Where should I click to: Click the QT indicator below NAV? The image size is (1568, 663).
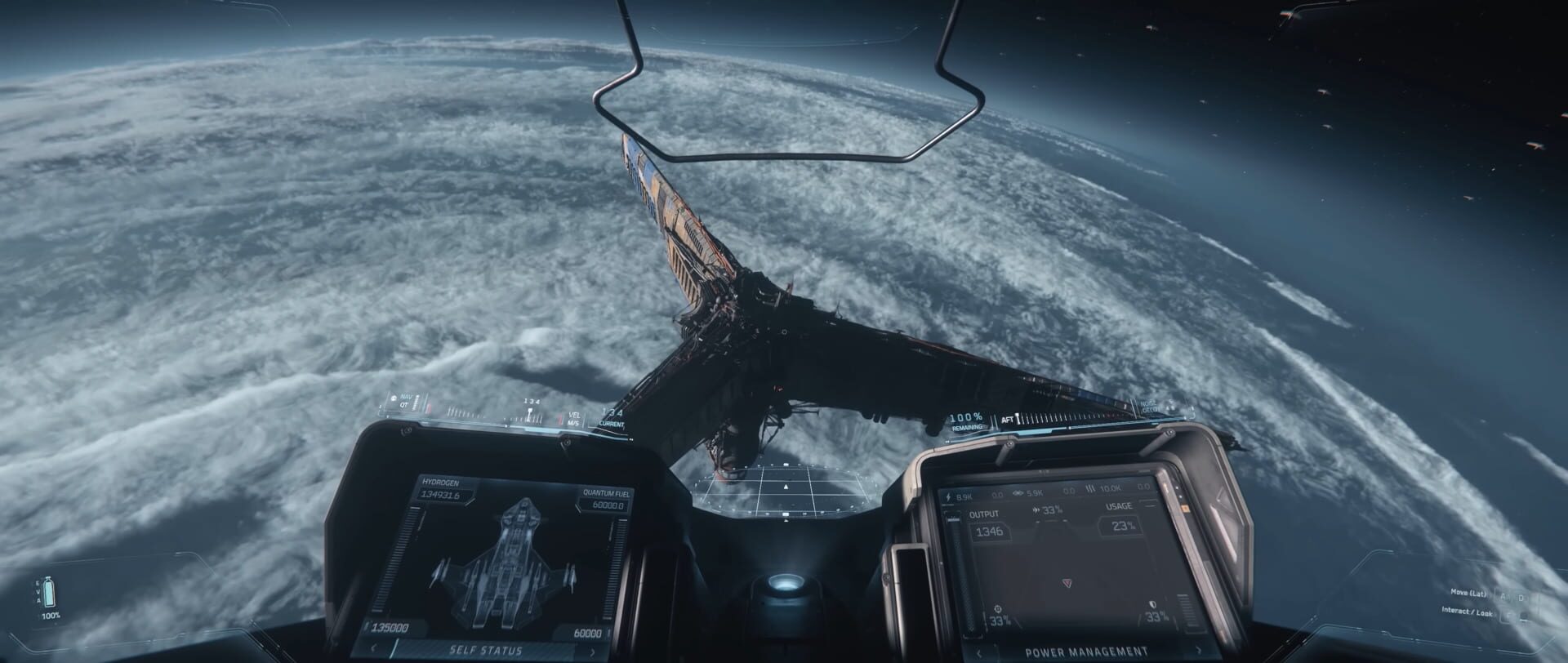point(404,406)
